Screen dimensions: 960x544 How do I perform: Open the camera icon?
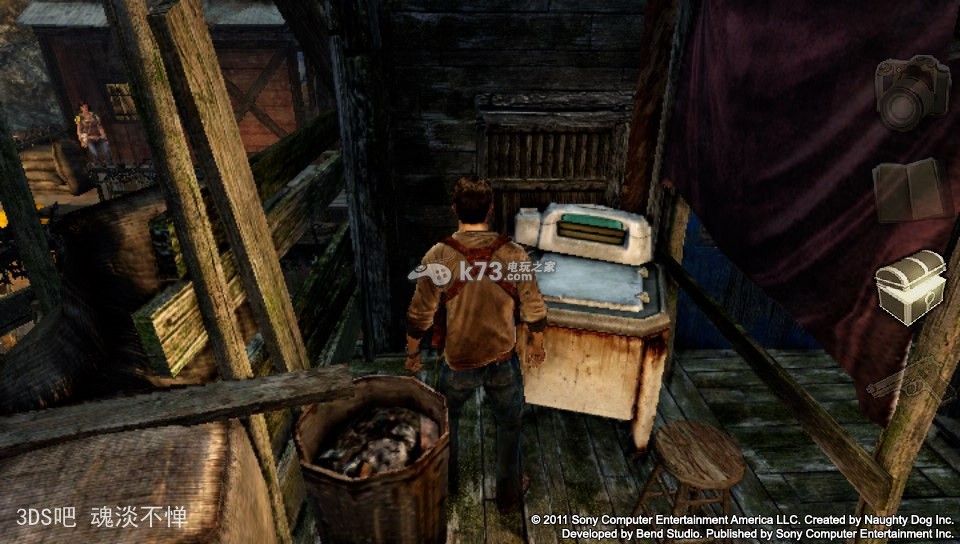pos(911,91)
